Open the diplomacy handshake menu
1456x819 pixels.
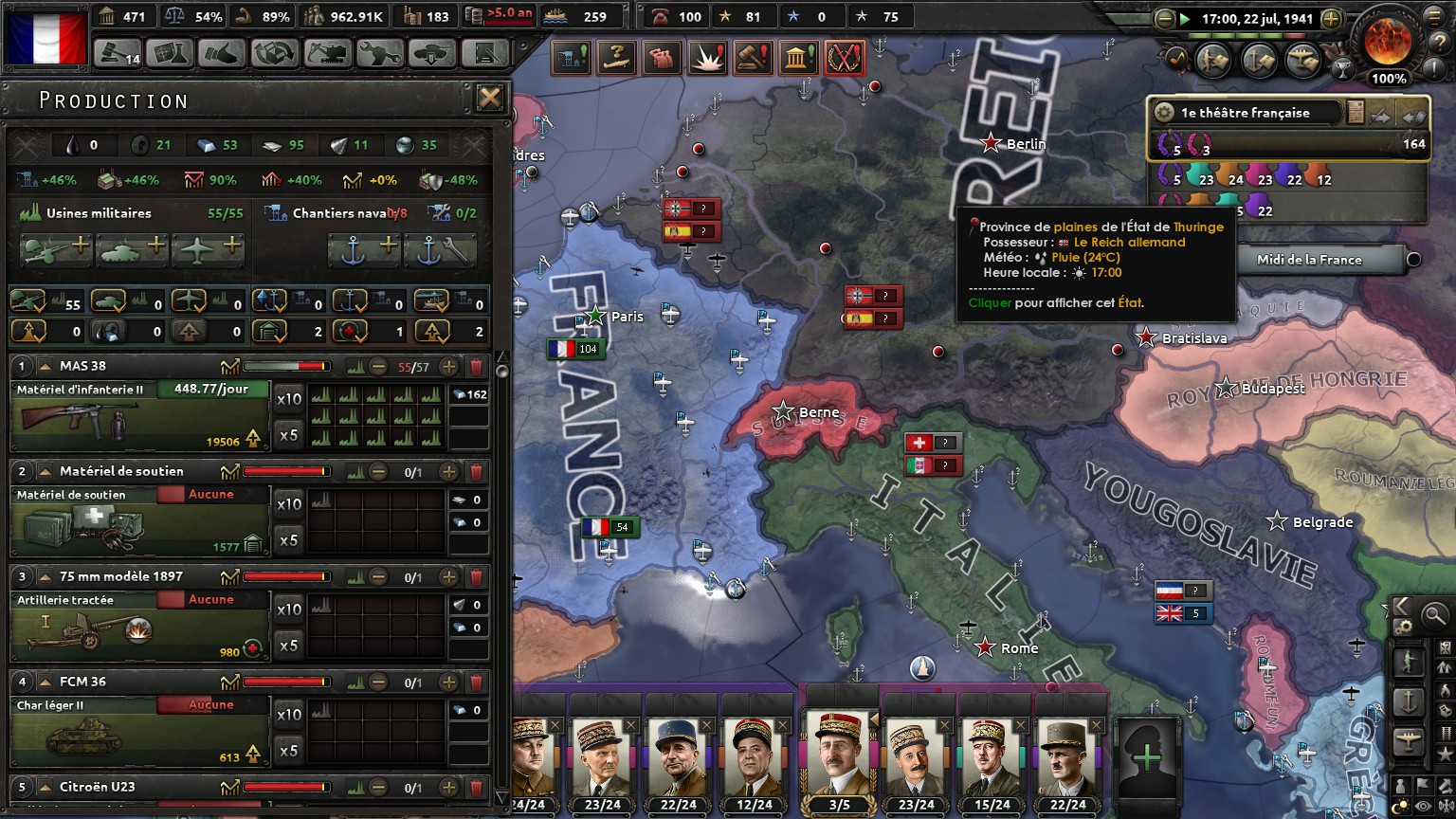[x=222, y=53]
